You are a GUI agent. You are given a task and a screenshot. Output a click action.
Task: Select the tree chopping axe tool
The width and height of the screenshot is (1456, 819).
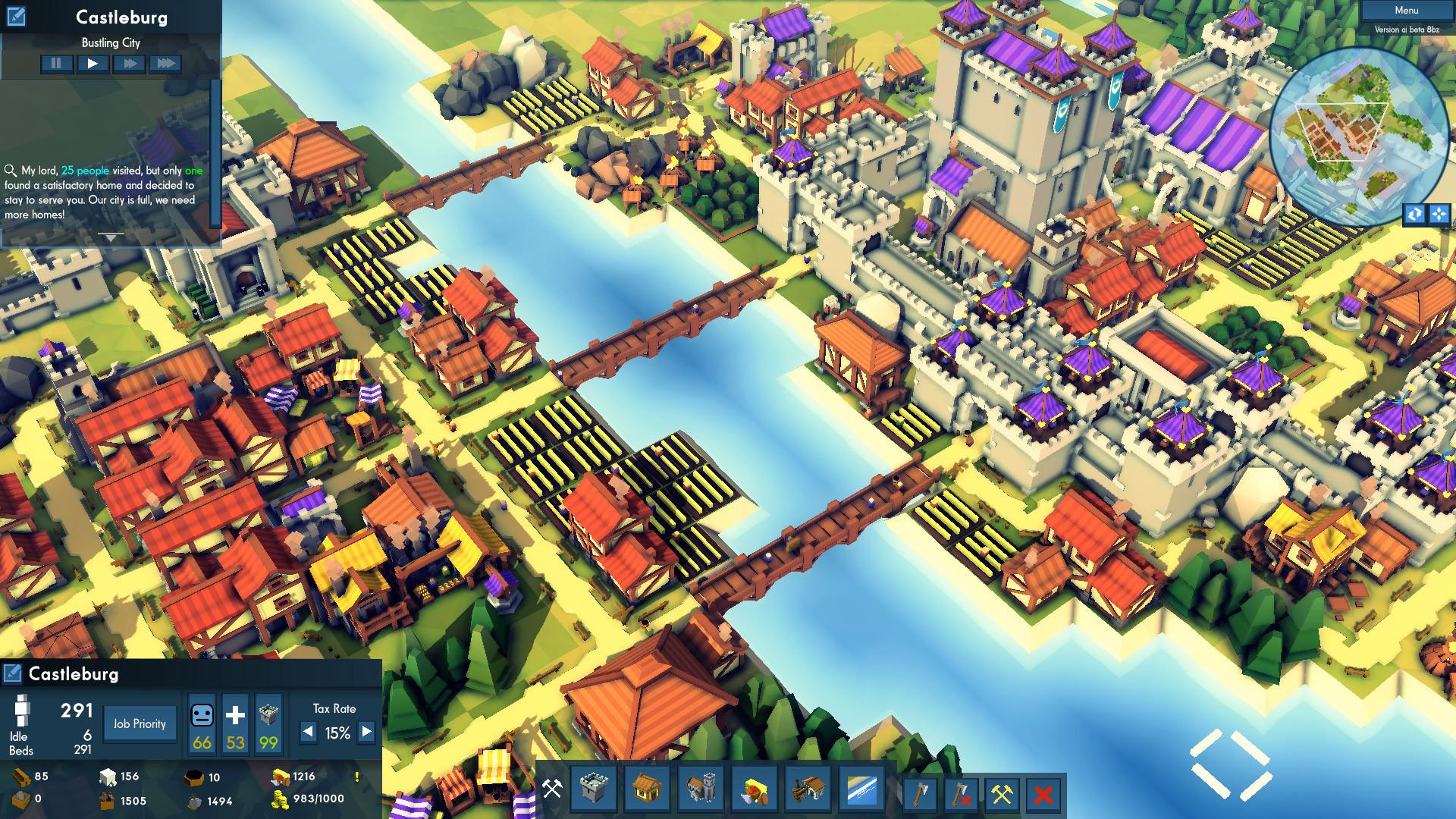coord(921,795)
